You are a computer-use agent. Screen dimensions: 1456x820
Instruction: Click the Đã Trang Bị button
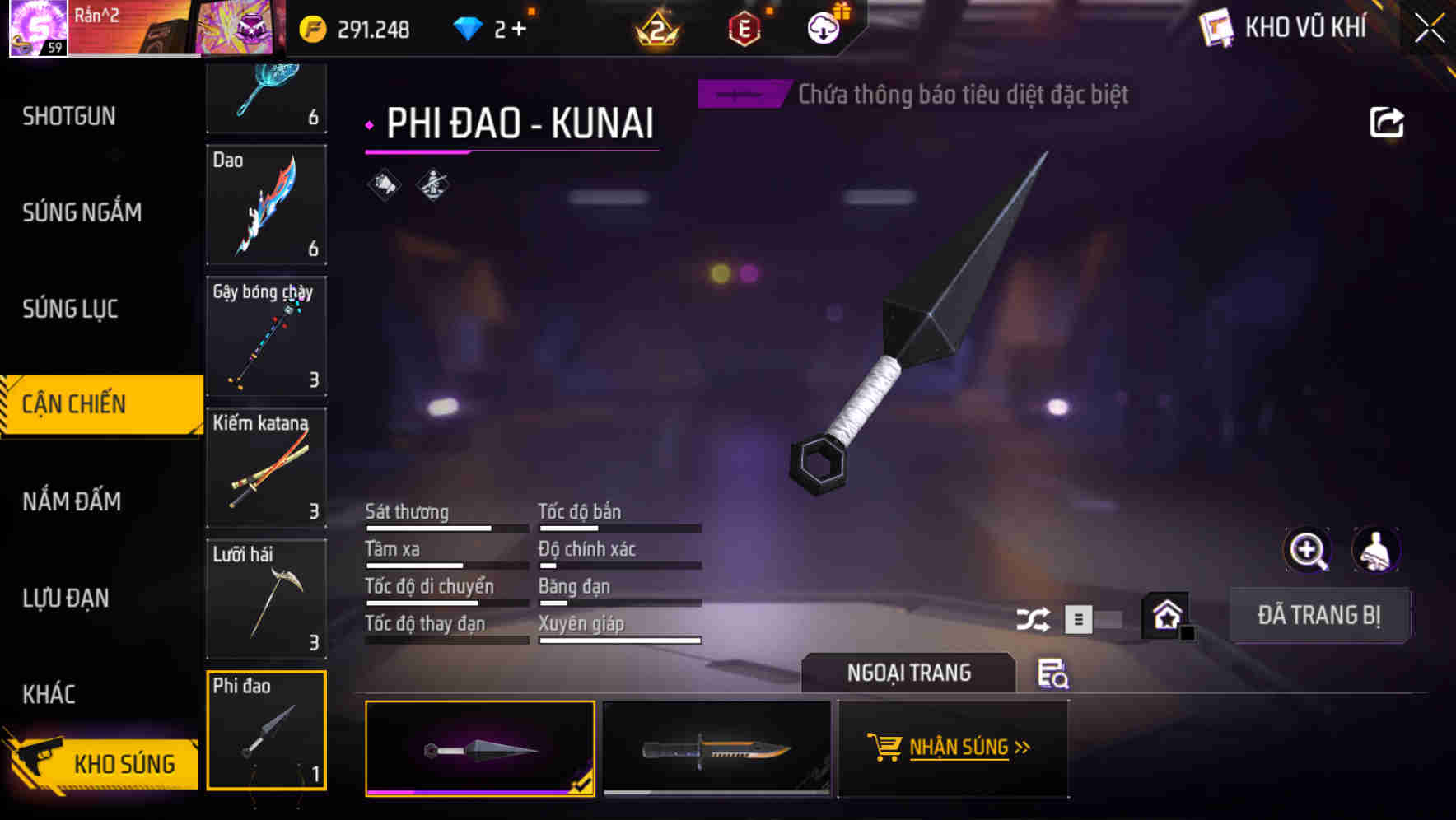coord(1319,615)
